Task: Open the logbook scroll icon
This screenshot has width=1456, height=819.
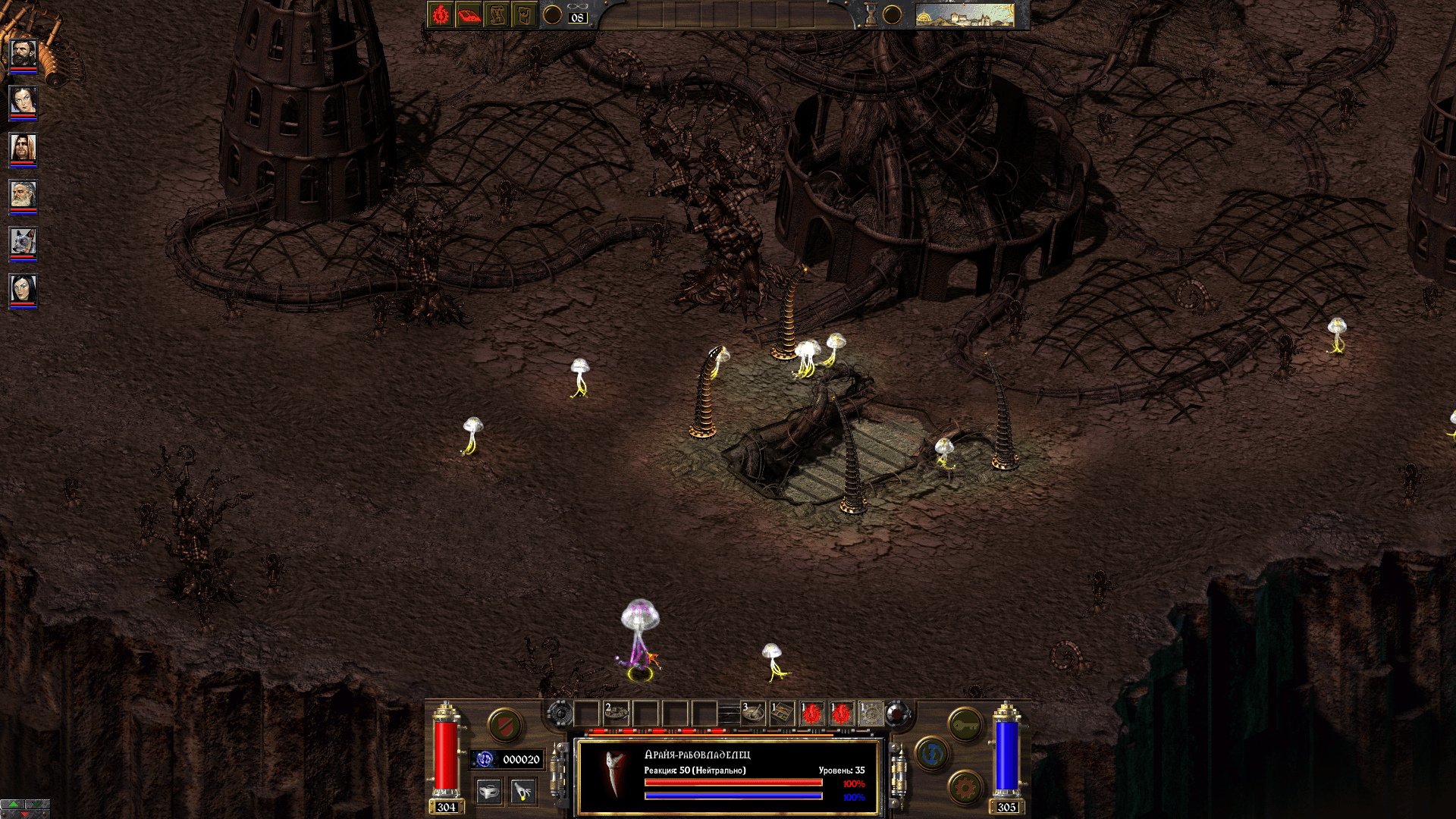Action: point(496,14)
